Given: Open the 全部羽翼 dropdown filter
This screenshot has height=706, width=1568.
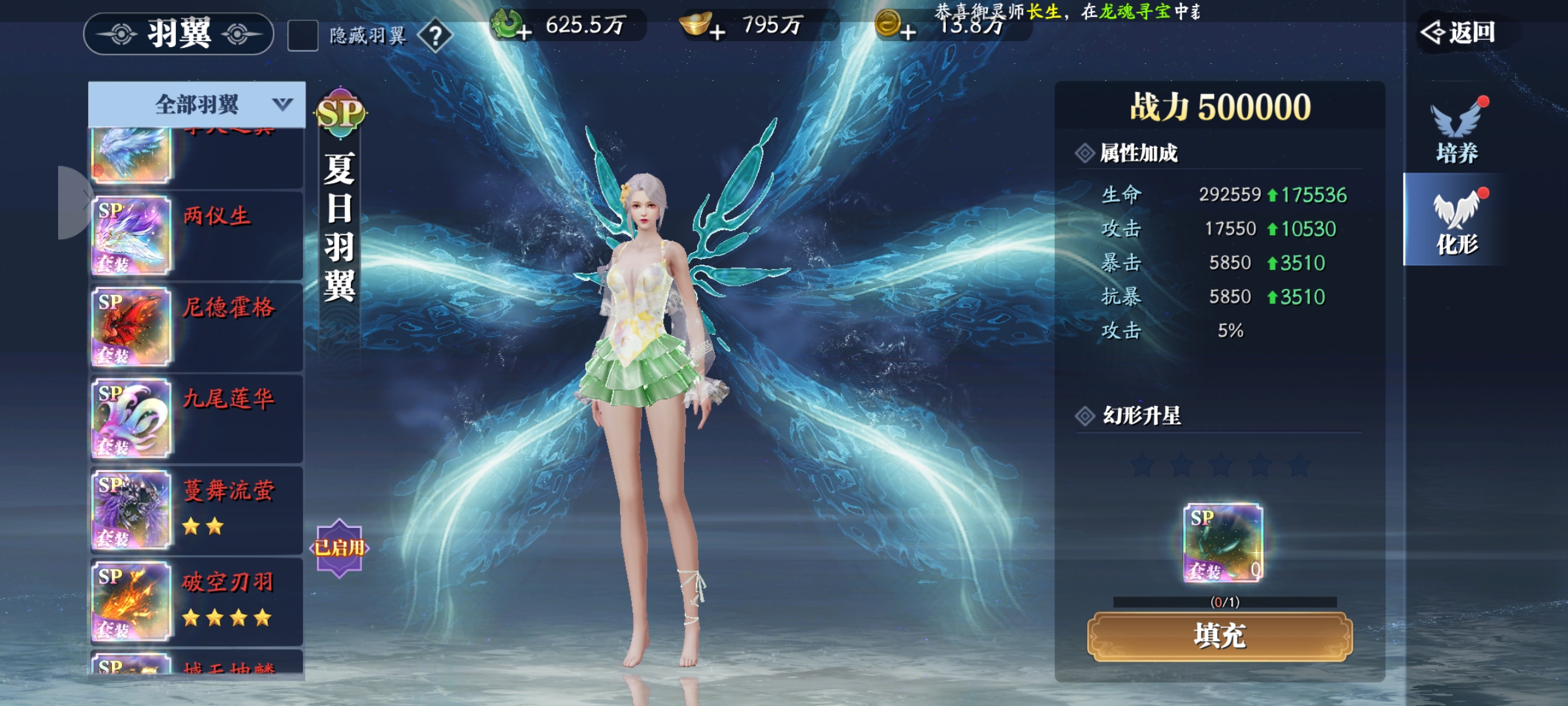Looking at the screenshot, I should click(197, 104).
